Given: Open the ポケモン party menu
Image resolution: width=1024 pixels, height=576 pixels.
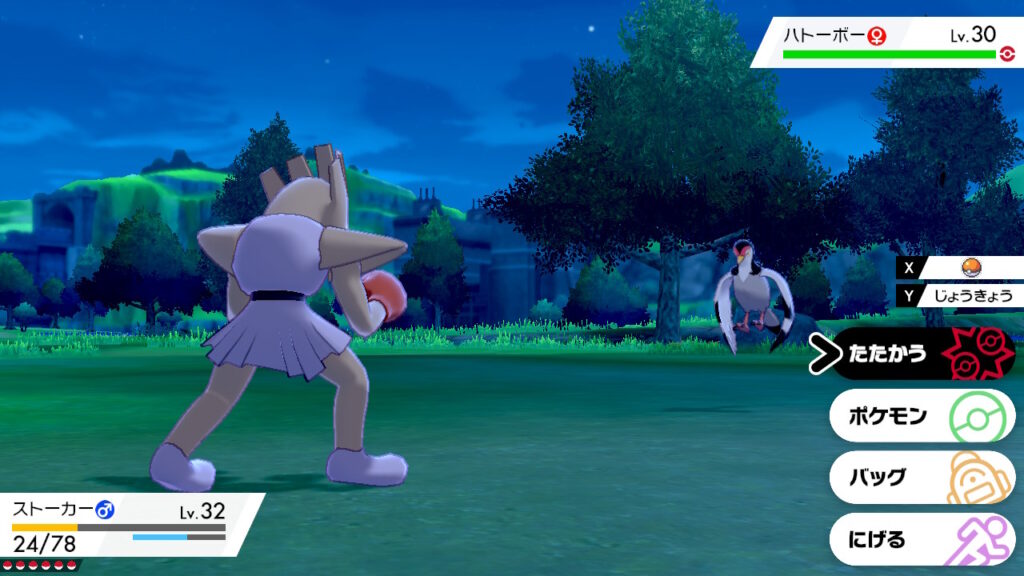Looking at the screenshot, I should point(922,415).
